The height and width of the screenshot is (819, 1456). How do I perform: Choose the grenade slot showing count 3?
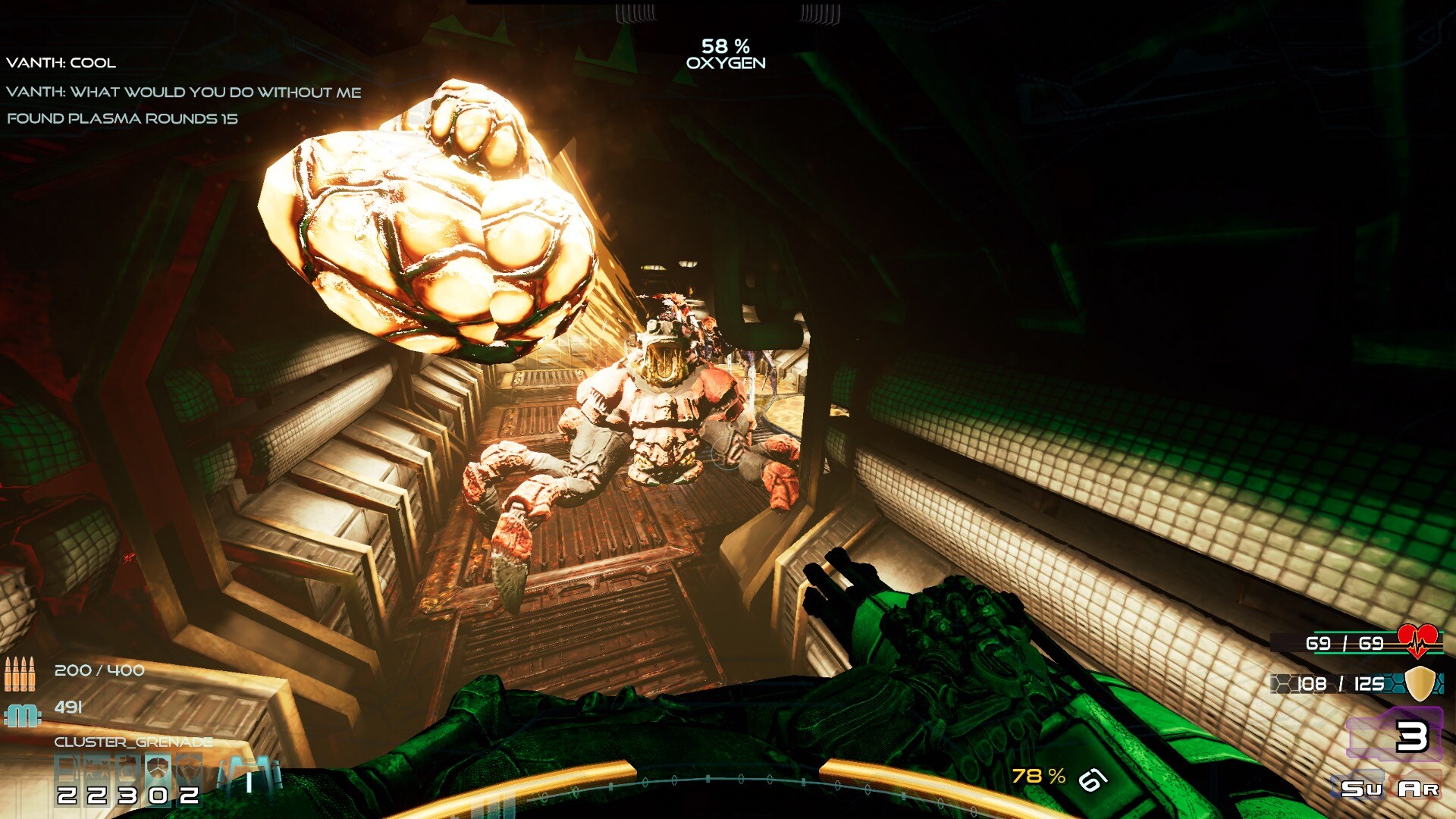127,780
